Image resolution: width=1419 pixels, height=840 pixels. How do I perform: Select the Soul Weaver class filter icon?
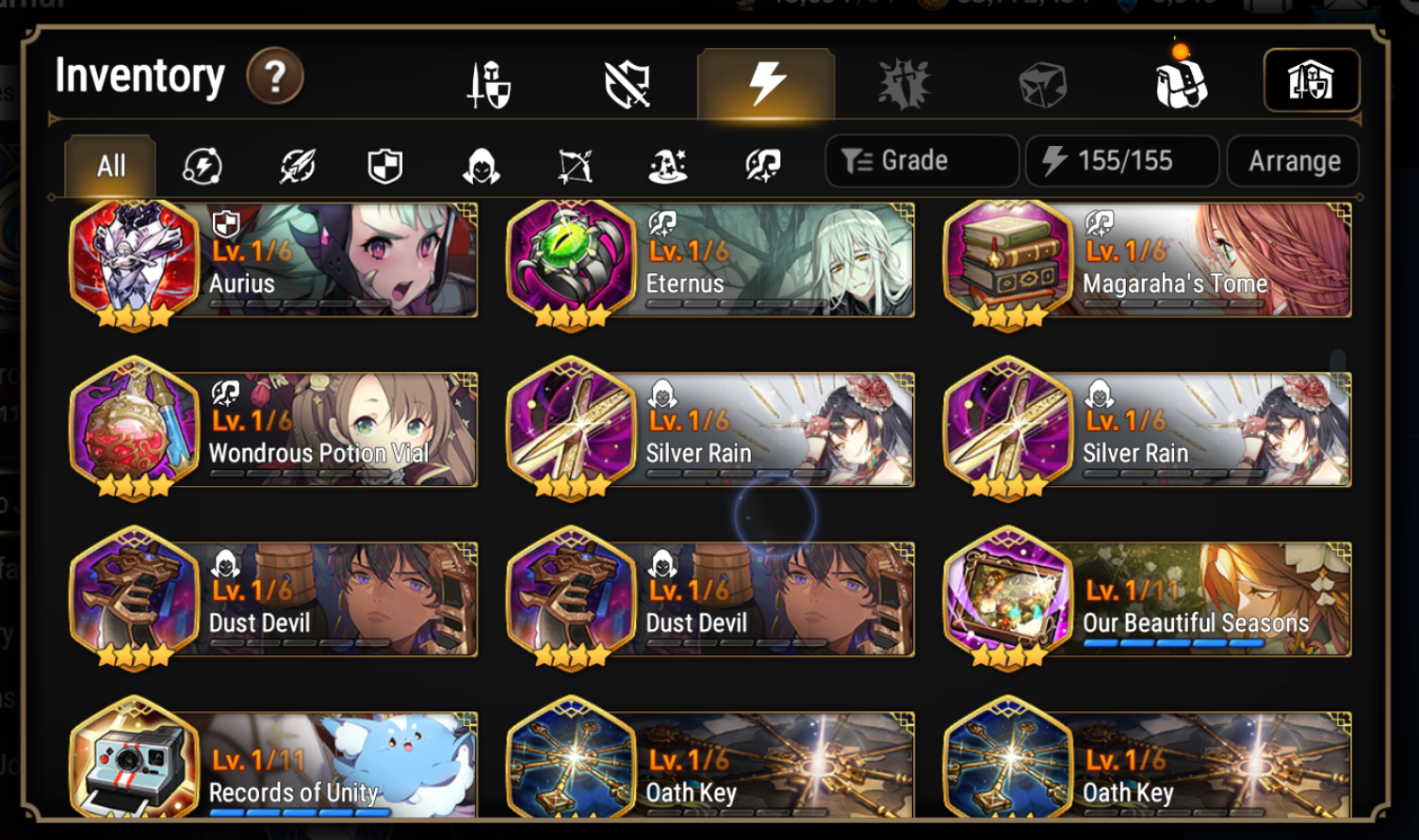pyautogui.click(x=763, y=165)
